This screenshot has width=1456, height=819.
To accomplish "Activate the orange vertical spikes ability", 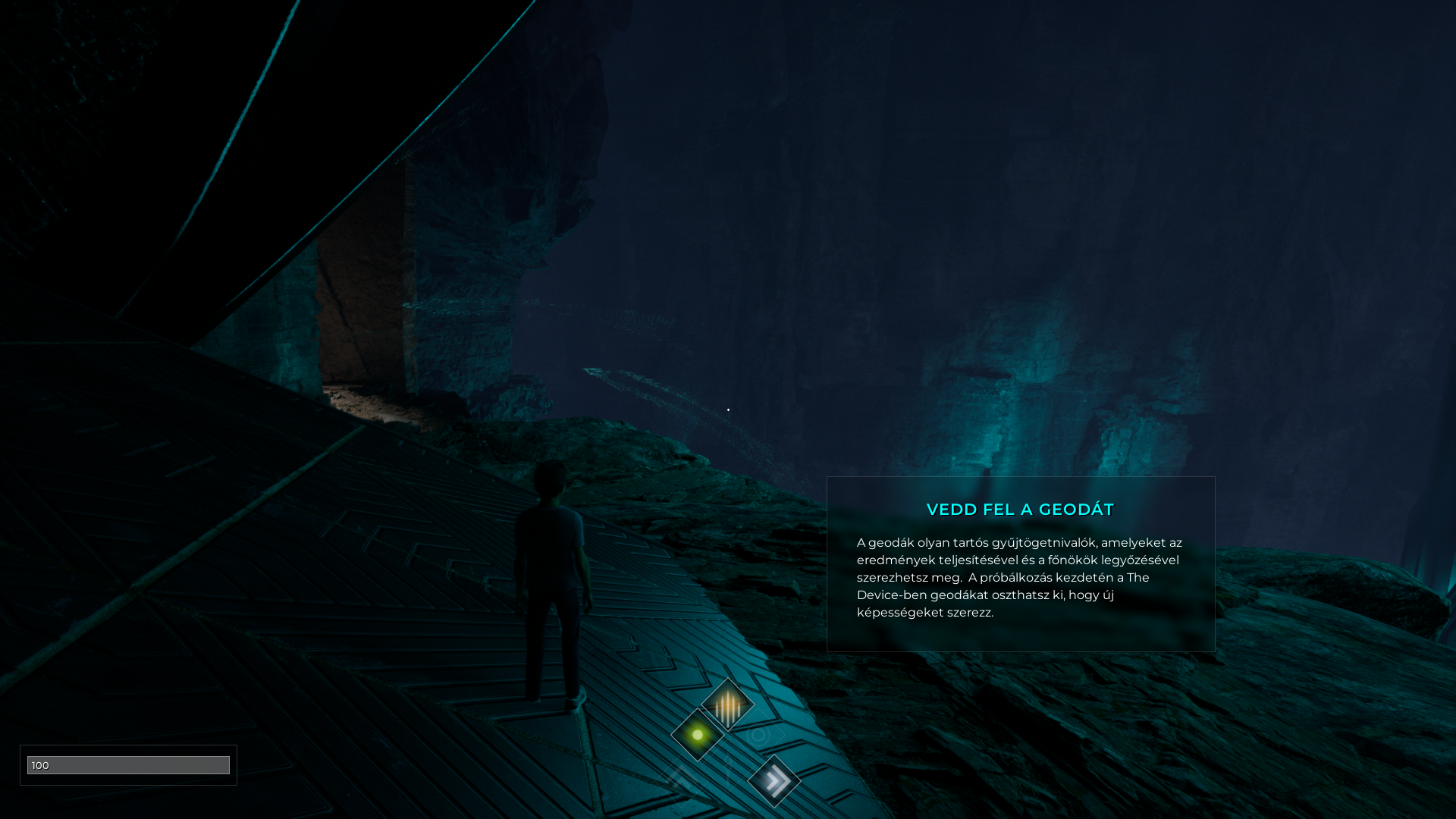I will pyautogui.click(x=728, y=704).
